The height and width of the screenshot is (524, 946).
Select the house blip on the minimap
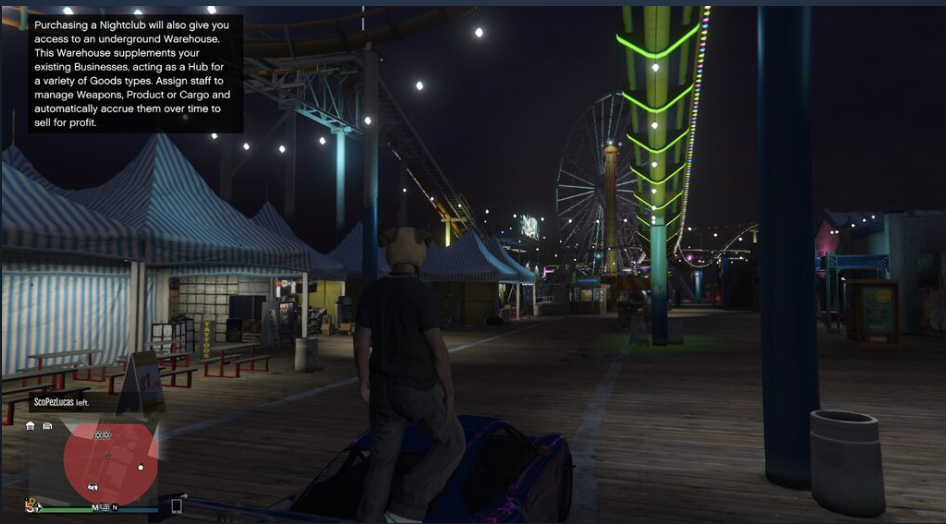tap(31, 426)
